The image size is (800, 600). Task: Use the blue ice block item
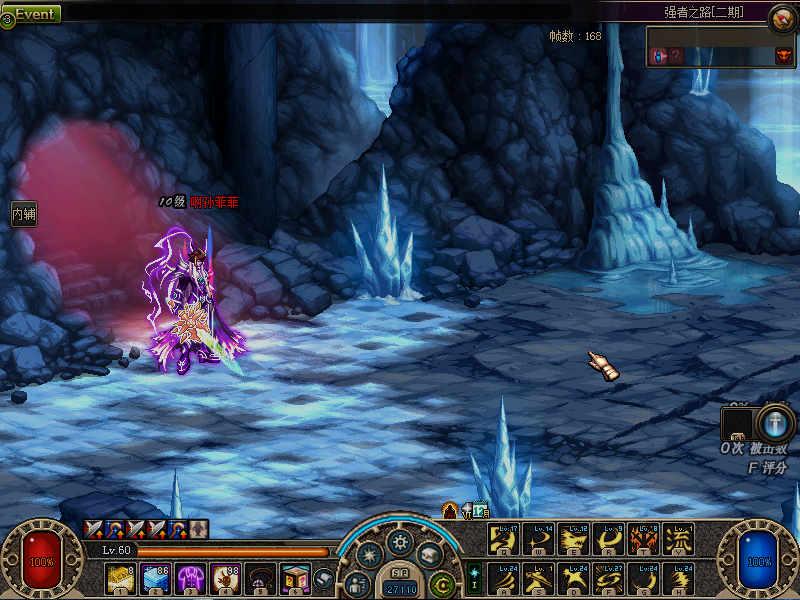(x=155, y=578)
